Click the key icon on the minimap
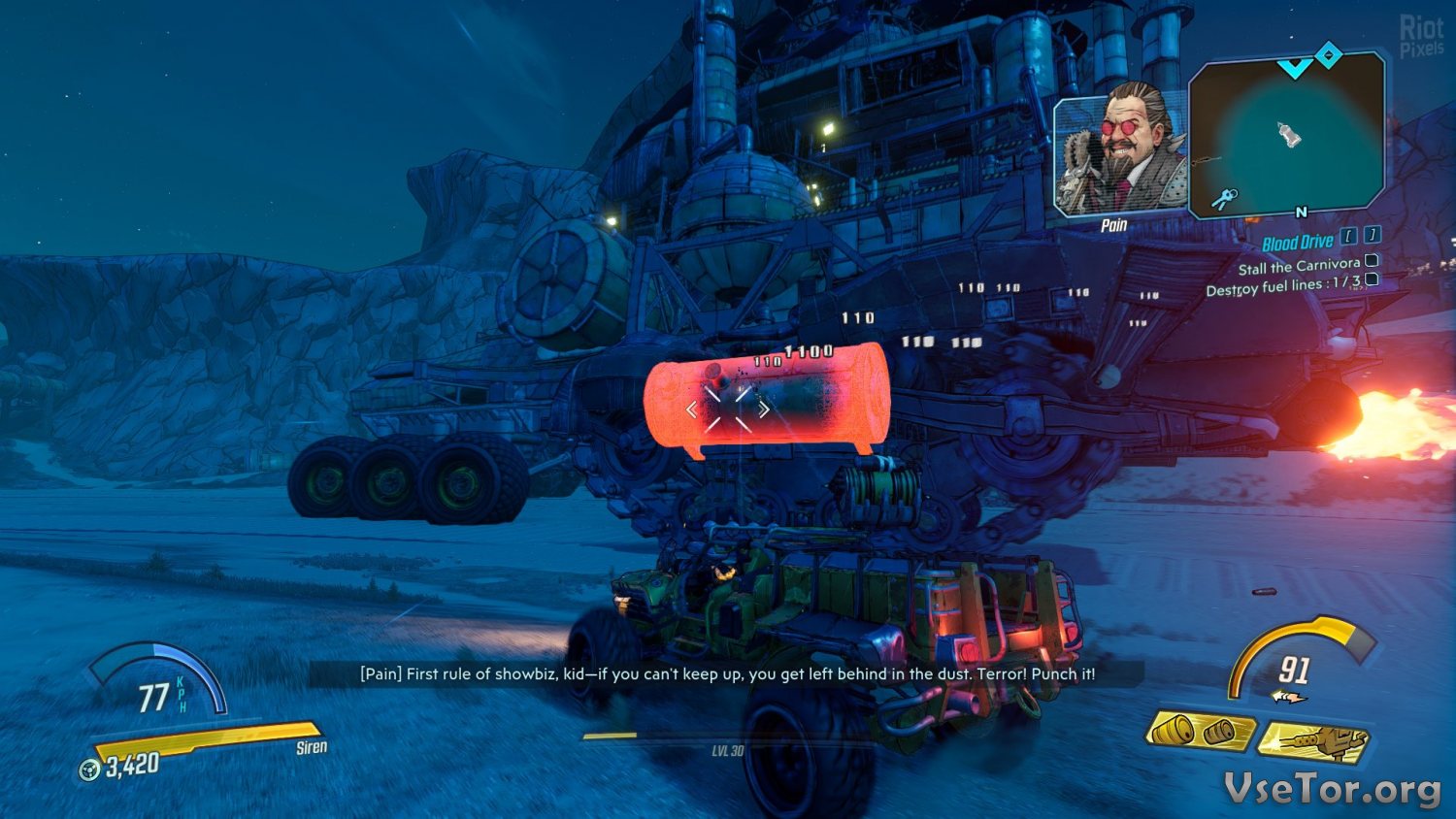Image resolution: width=1456 pixels, height=819 pixels. pos(1224,199)
